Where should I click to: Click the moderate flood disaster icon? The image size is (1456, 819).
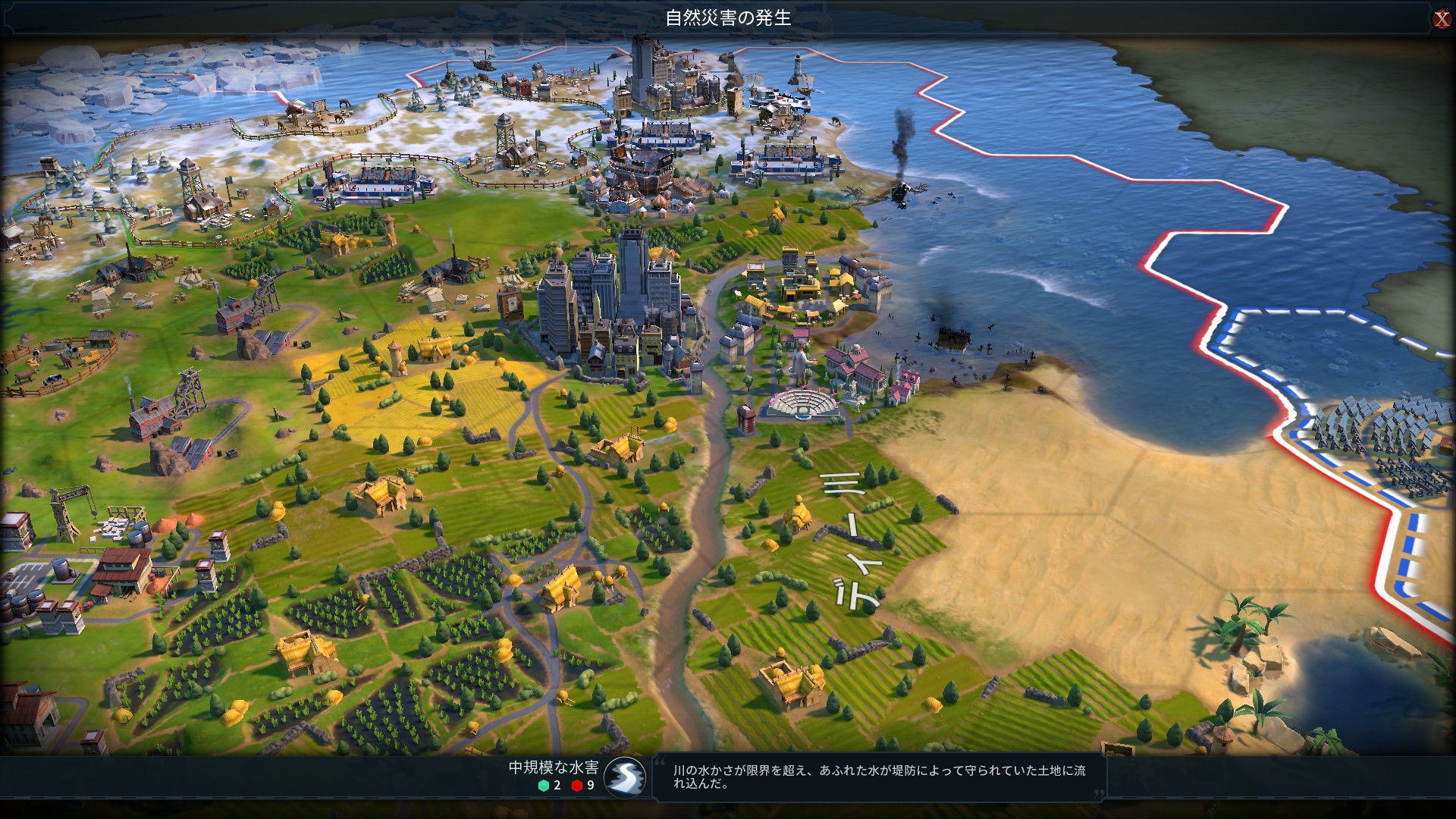click(625, 777)
